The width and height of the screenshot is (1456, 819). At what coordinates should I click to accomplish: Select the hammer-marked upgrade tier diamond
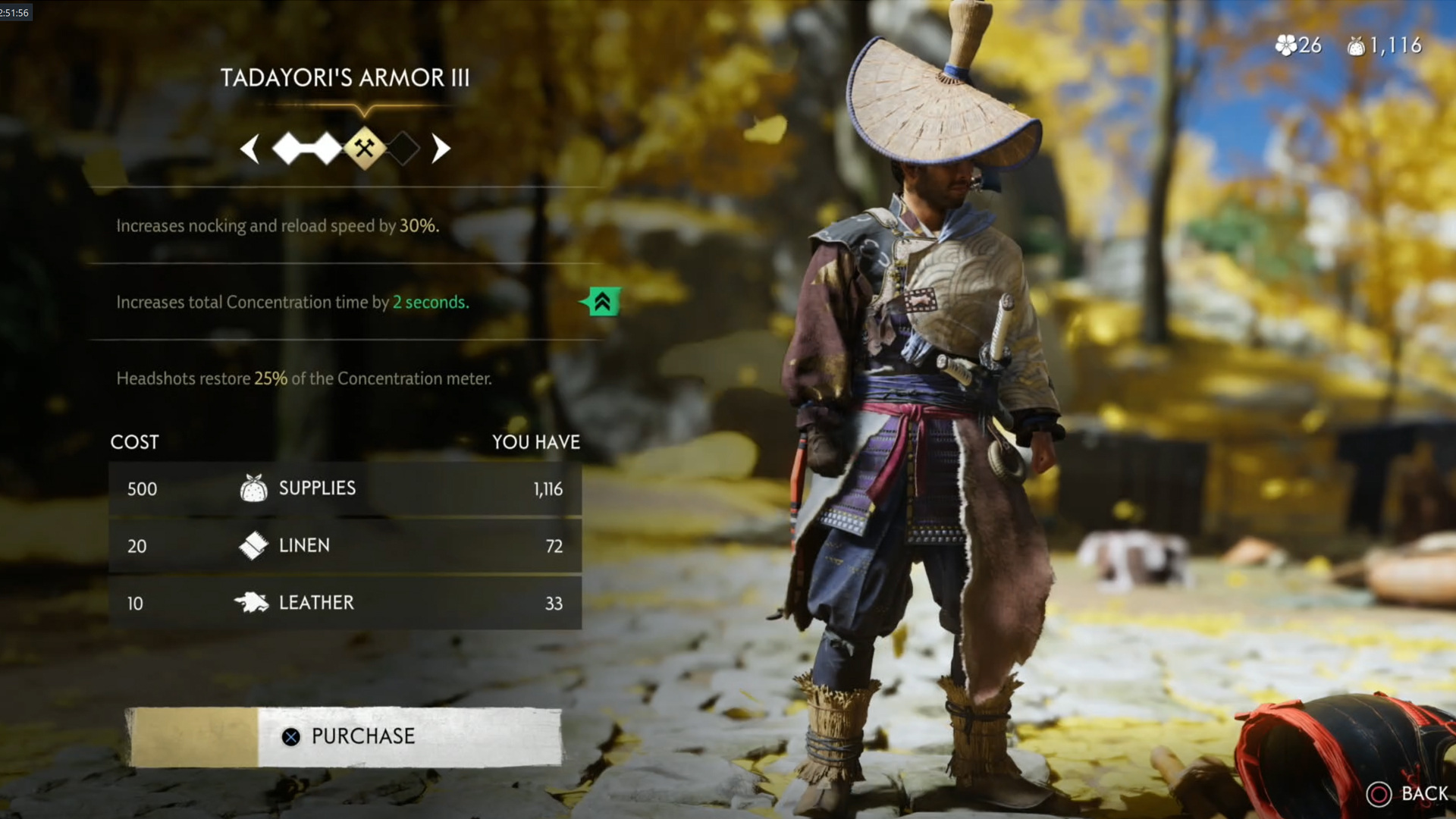coord(364,148)
